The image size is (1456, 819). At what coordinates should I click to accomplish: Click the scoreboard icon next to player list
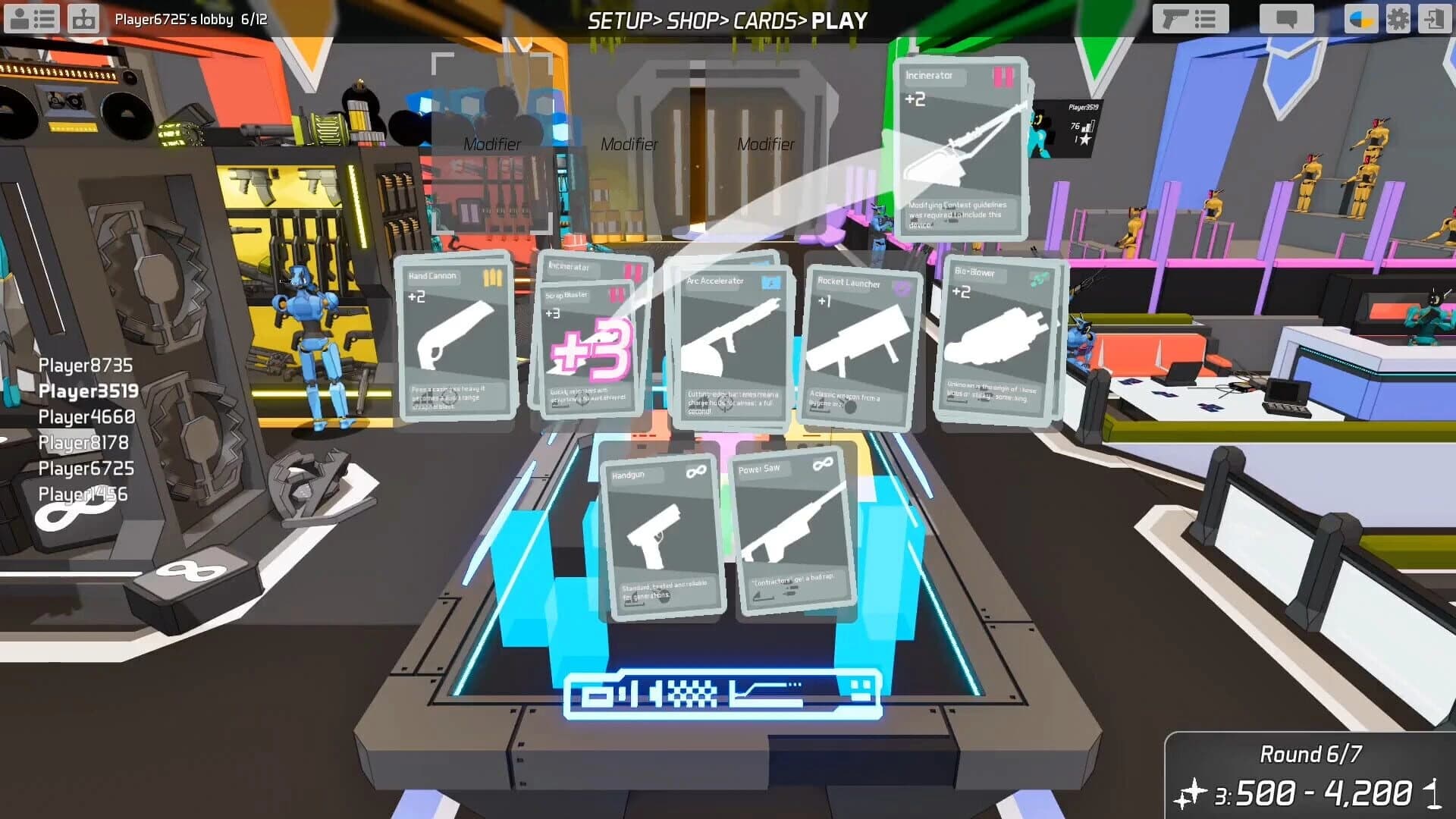pos(83,19)
